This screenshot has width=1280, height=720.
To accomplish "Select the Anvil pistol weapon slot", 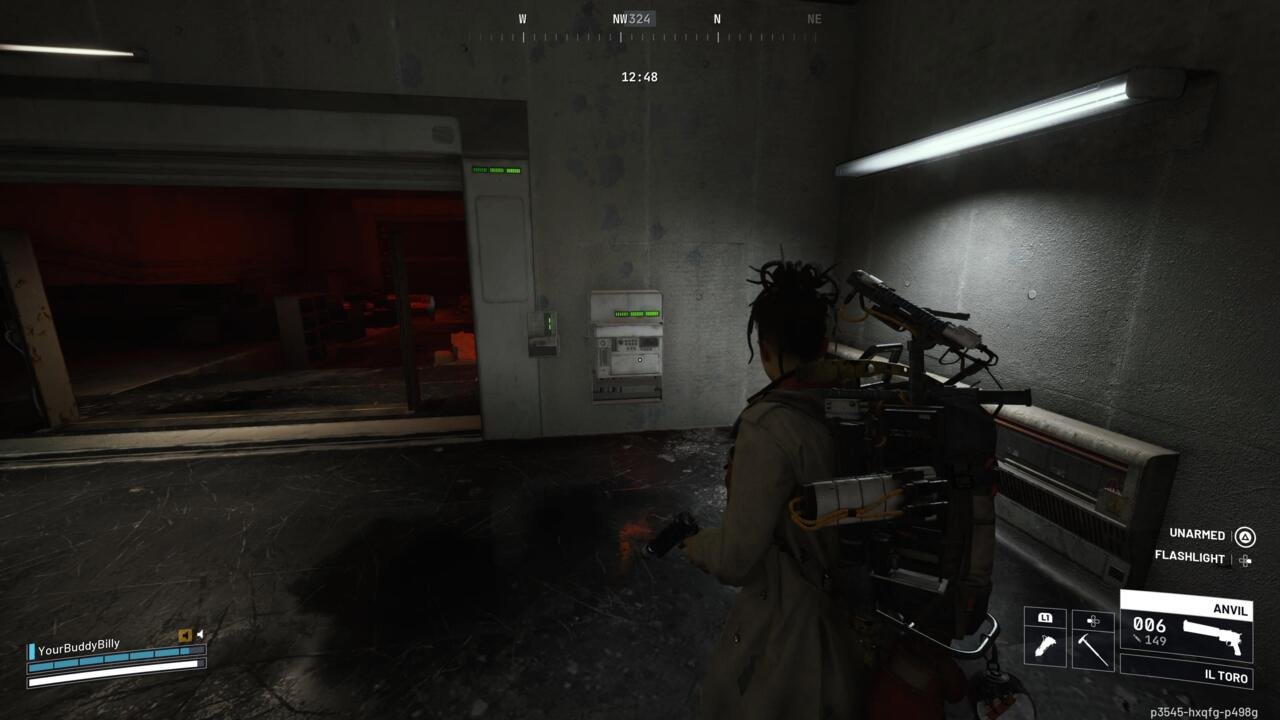I will click(1186, 625).
